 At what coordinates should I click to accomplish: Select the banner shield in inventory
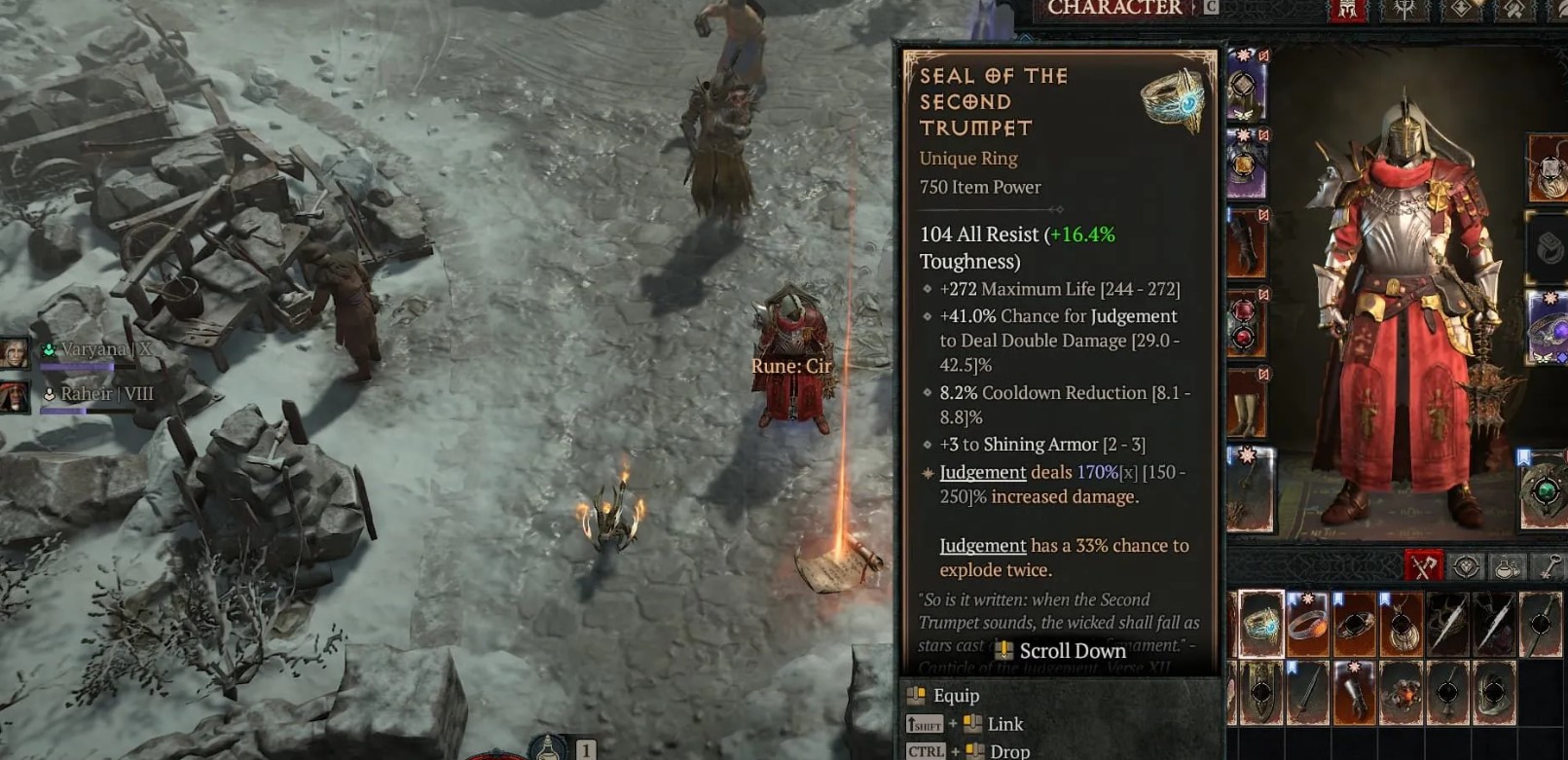1261,692
